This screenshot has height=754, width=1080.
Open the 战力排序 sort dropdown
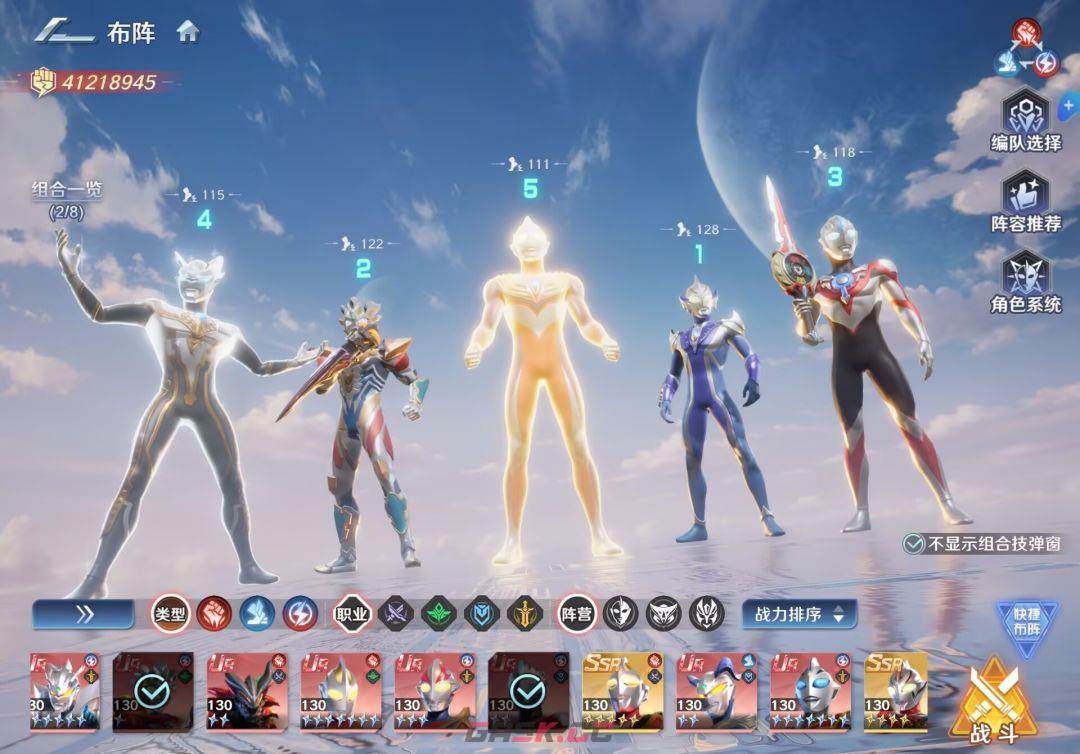point(799,614)
